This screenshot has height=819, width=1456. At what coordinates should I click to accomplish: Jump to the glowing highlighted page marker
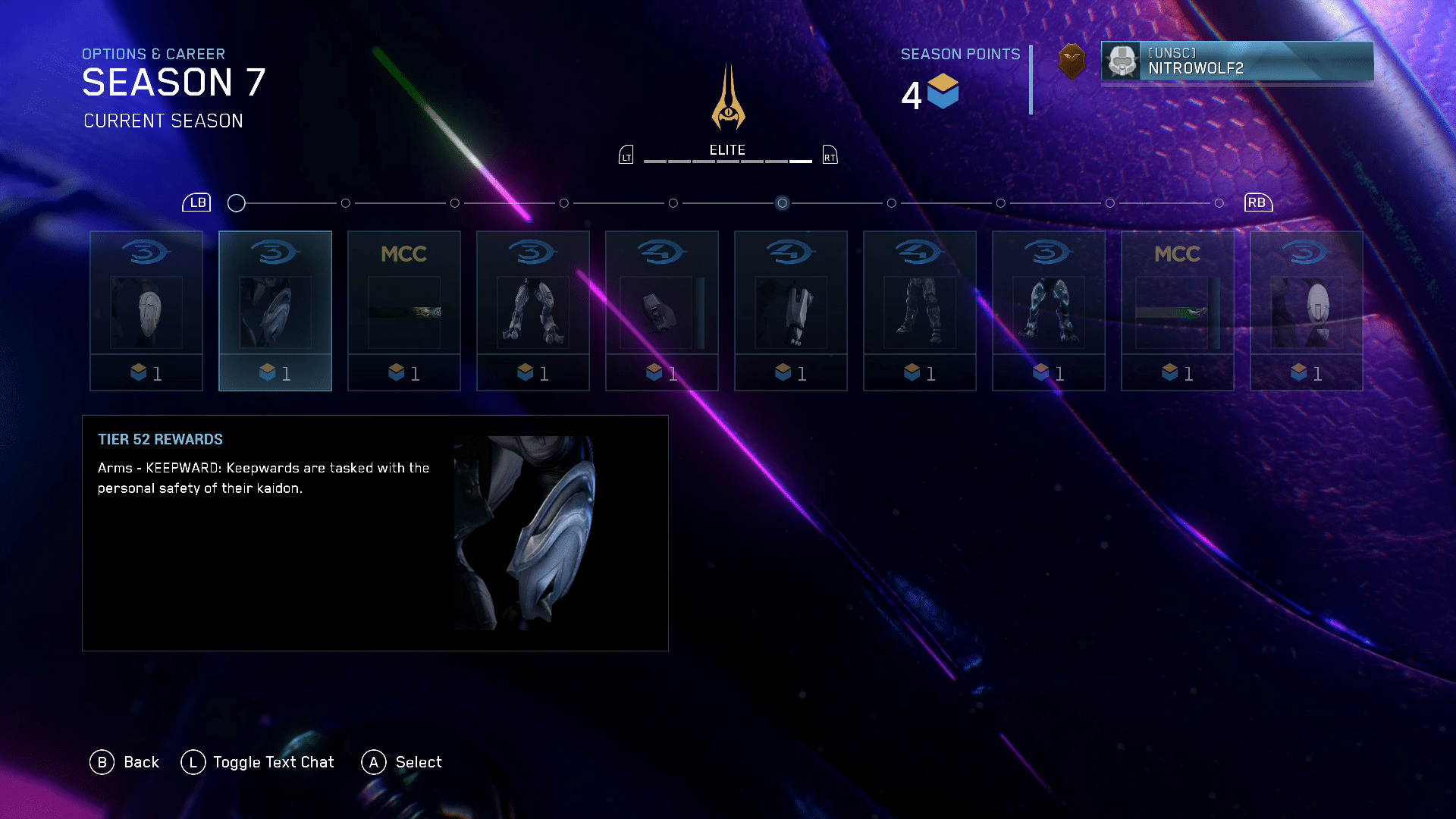tap(783, 203)
